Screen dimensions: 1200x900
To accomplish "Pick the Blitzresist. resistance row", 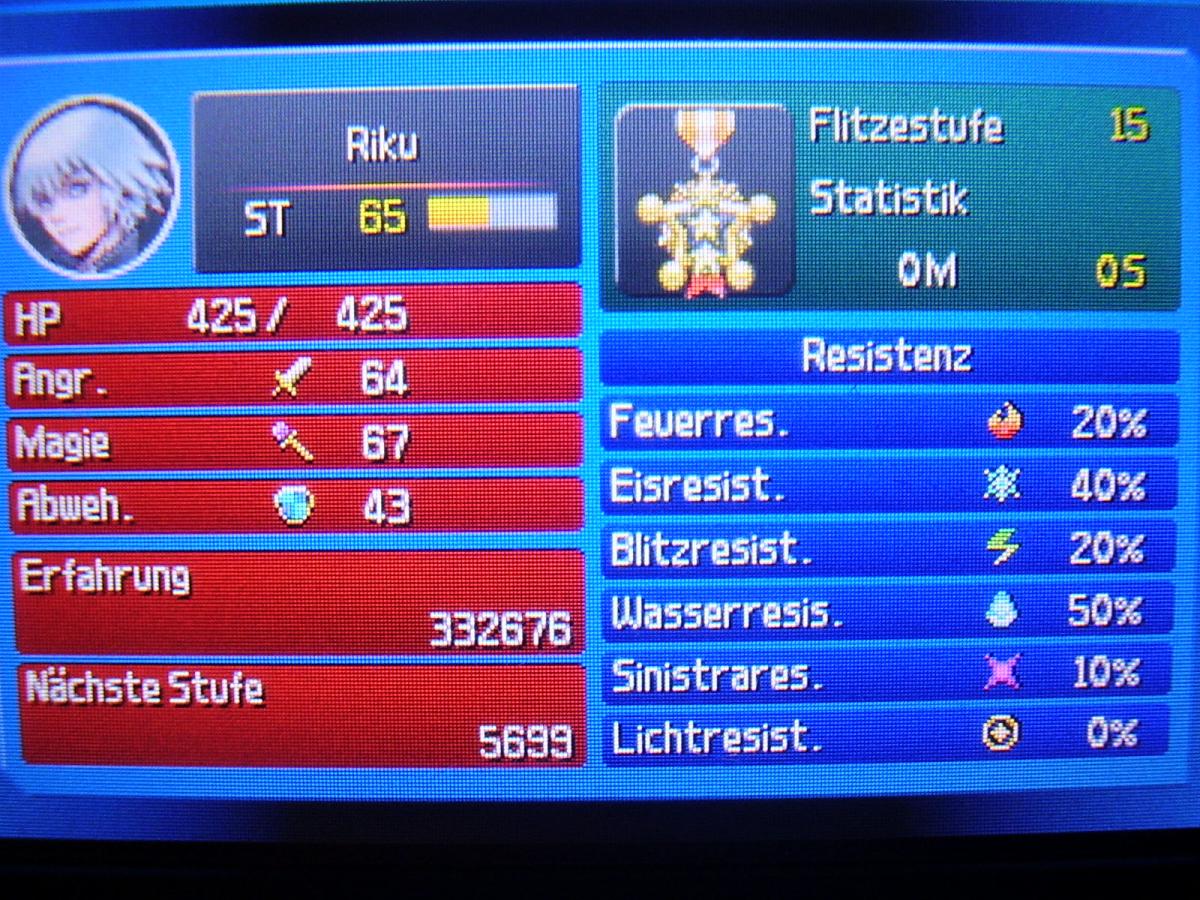I will 887,549.
